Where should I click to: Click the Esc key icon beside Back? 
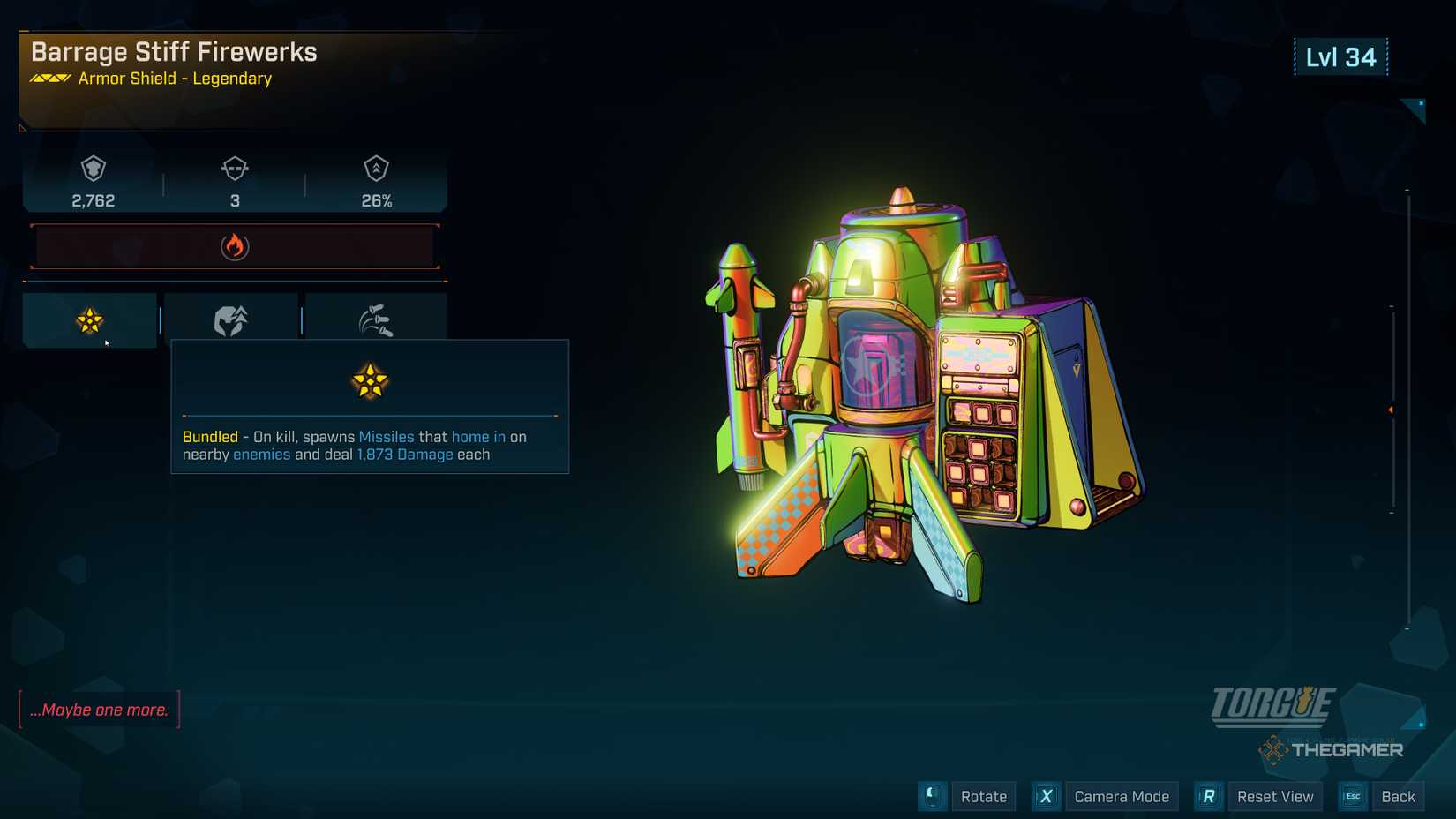click(1352, 796)
